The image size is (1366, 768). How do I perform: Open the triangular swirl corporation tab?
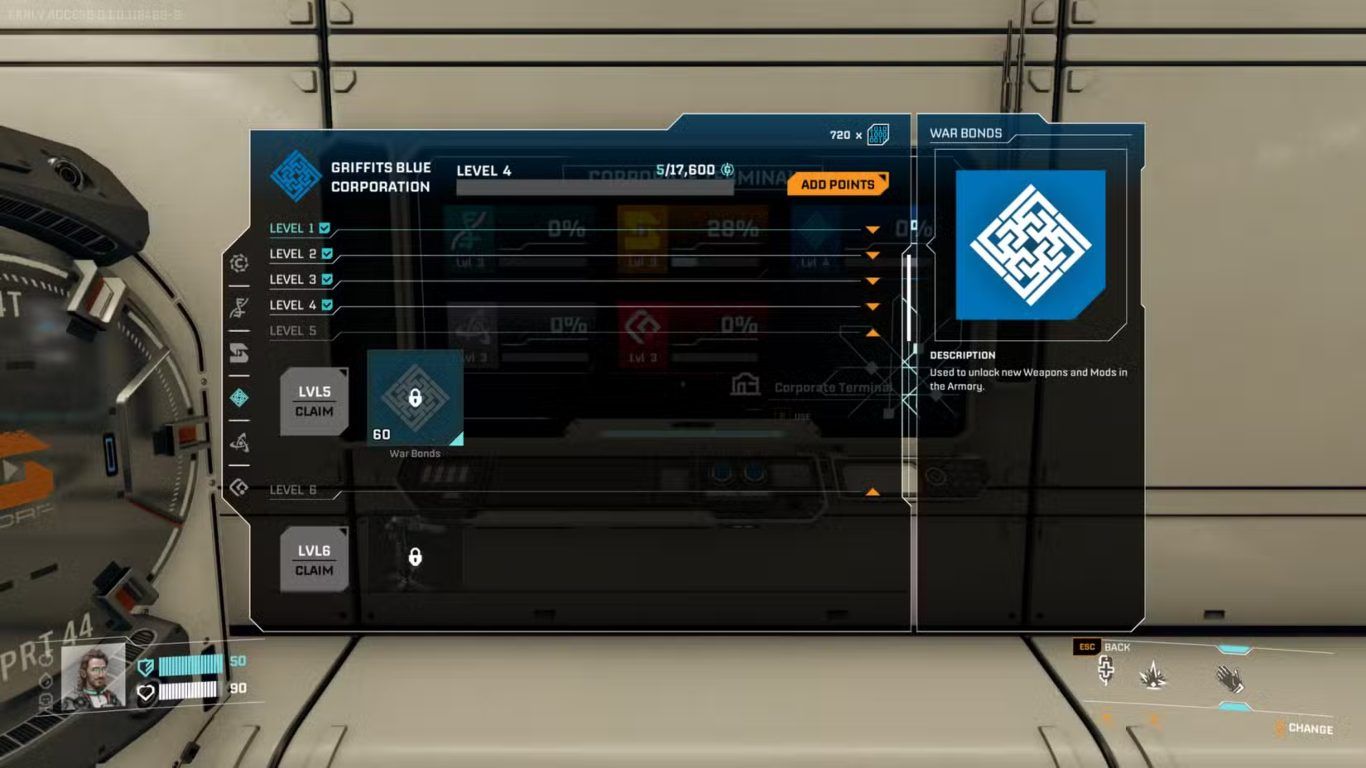tap(239, 443)
